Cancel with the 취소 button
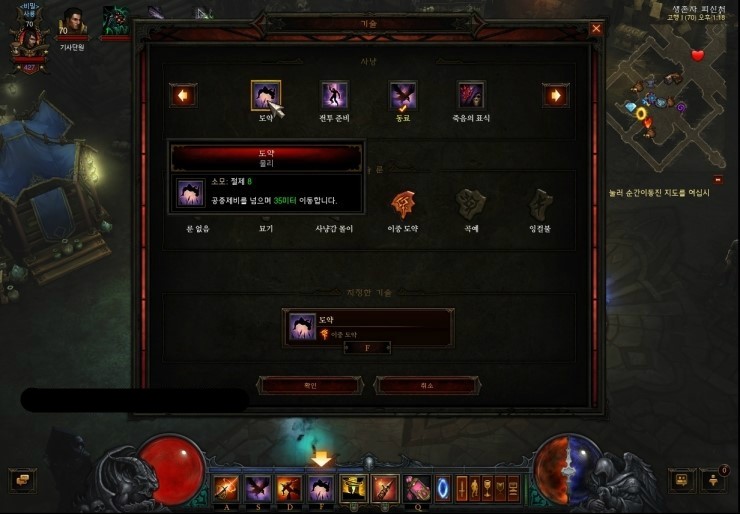This screenshot has height=514, width=740. tap(426, 385)
